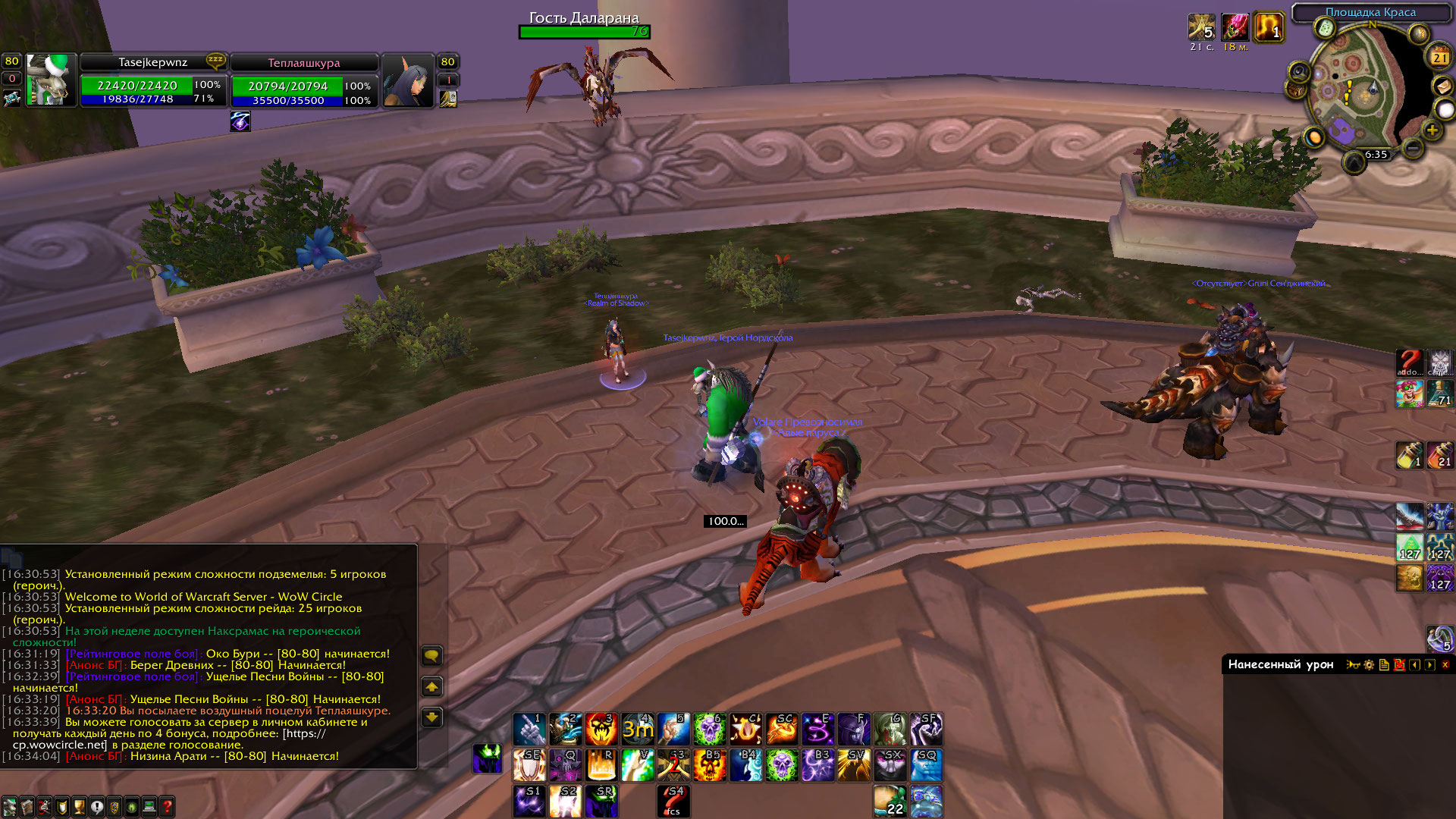Open the damage meter gear settings
The width and height of the screenshot is (1456, 819).
tap(1369, 665)
